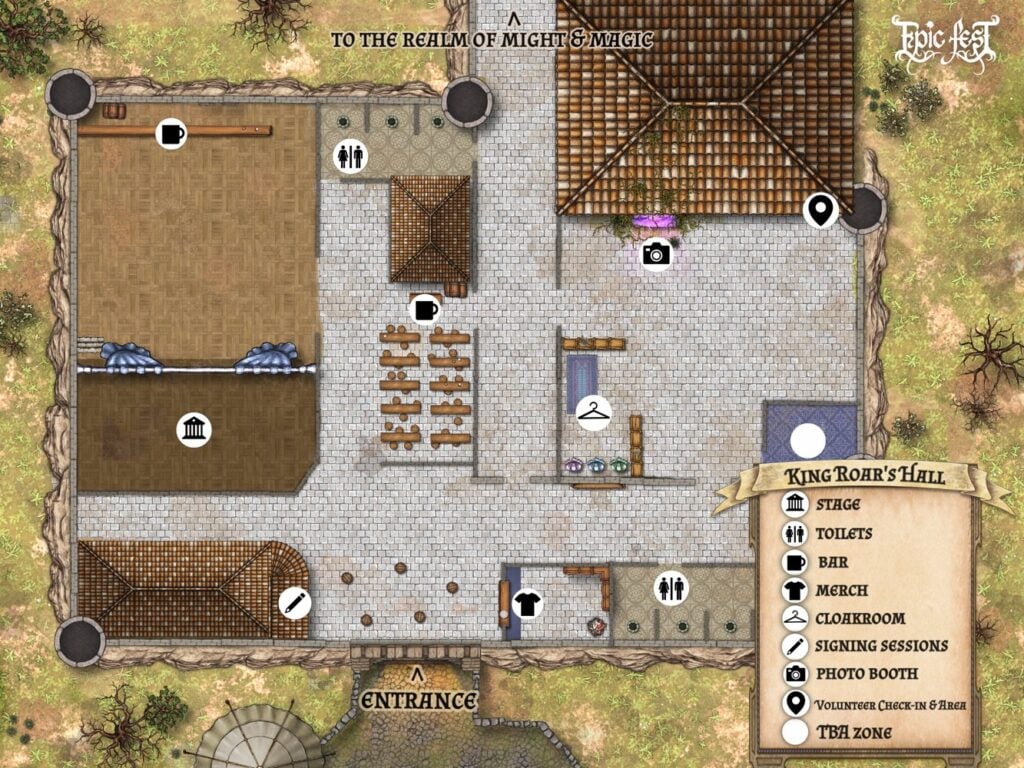Select the bar mug marker above the stage floor
The width and height of the screenshot is (1024, 768).
(x=172, y=133)
